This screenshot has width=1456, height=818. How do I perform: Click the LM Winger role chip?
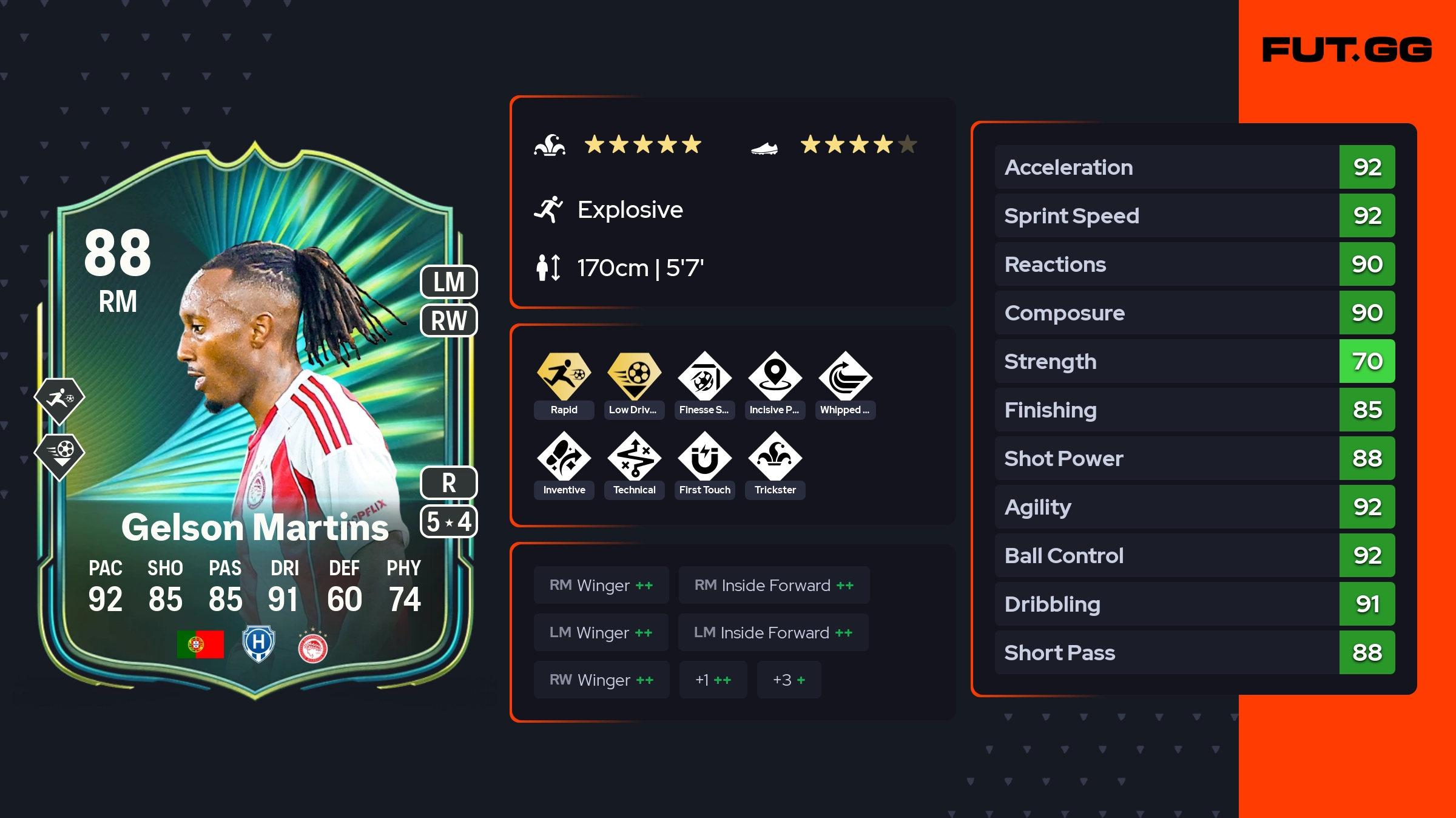pyautogui.click(x=601, y=632)
